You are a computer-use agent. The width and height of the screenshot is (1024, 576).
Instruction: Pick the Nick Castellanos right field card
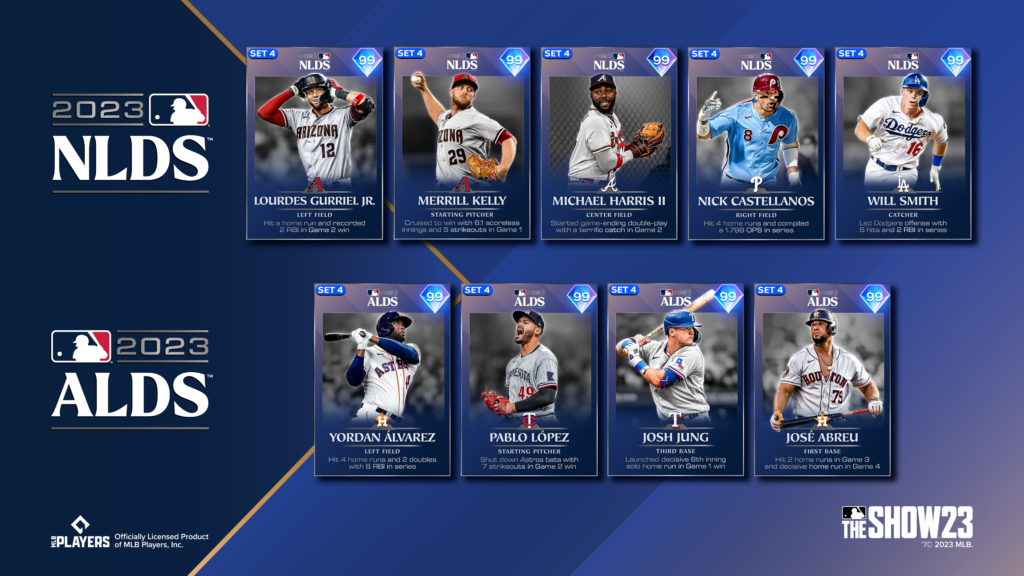[x=755, y=143]
